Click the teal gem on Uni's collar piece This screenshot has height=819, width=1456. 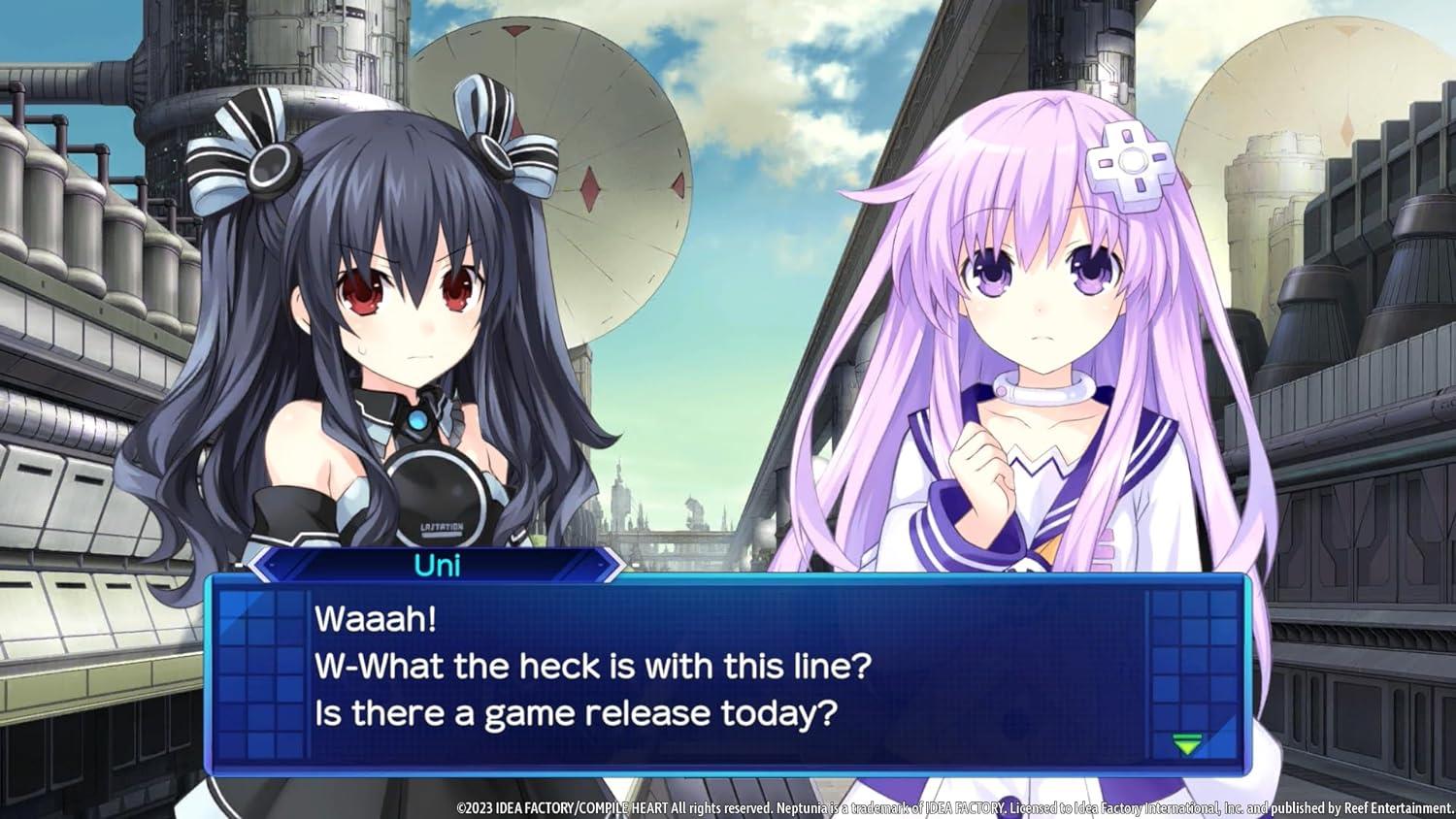[419, 417]
